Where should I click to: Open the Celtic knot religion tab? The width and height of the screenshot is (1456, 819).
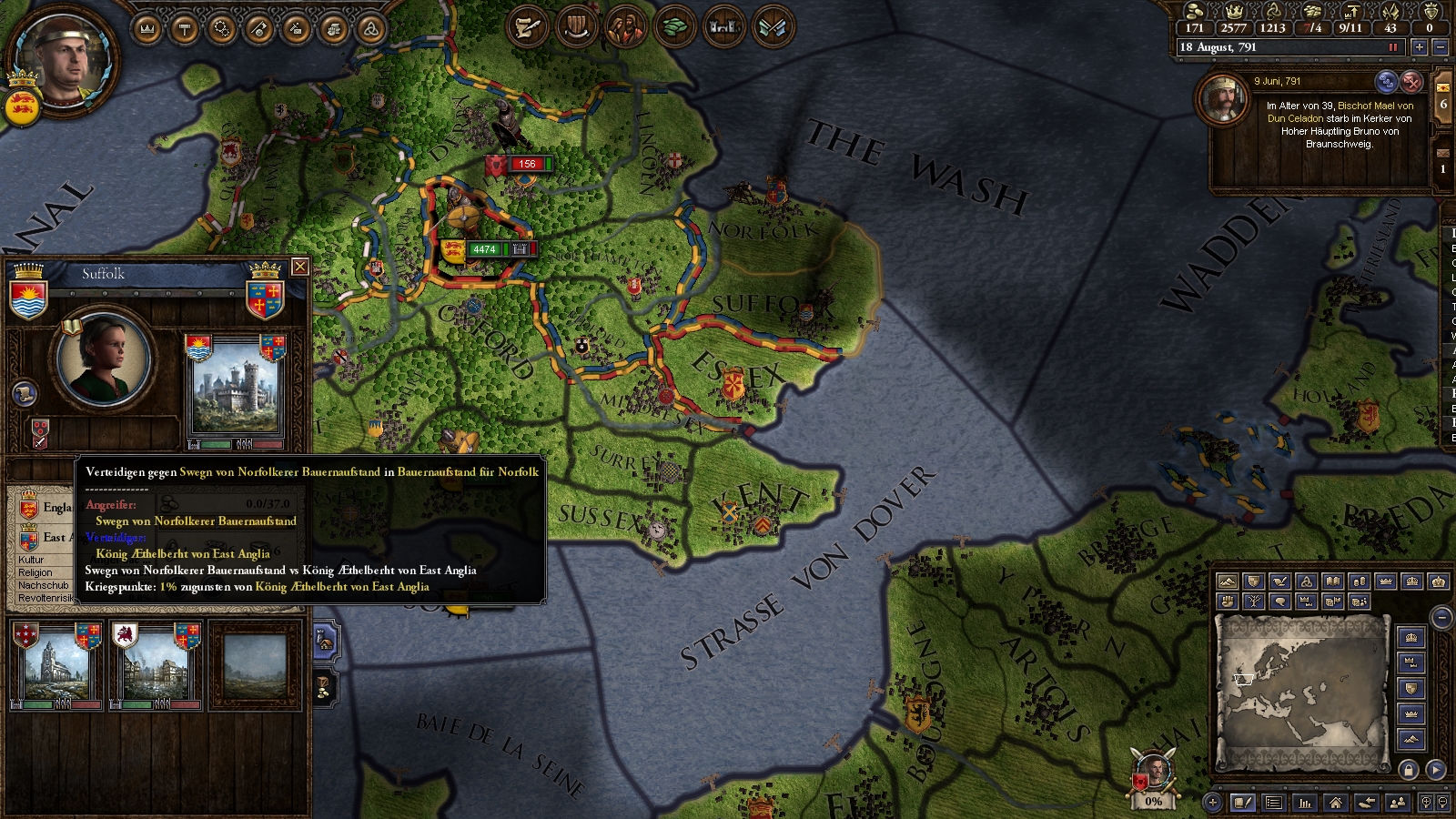tap(369, 29)
